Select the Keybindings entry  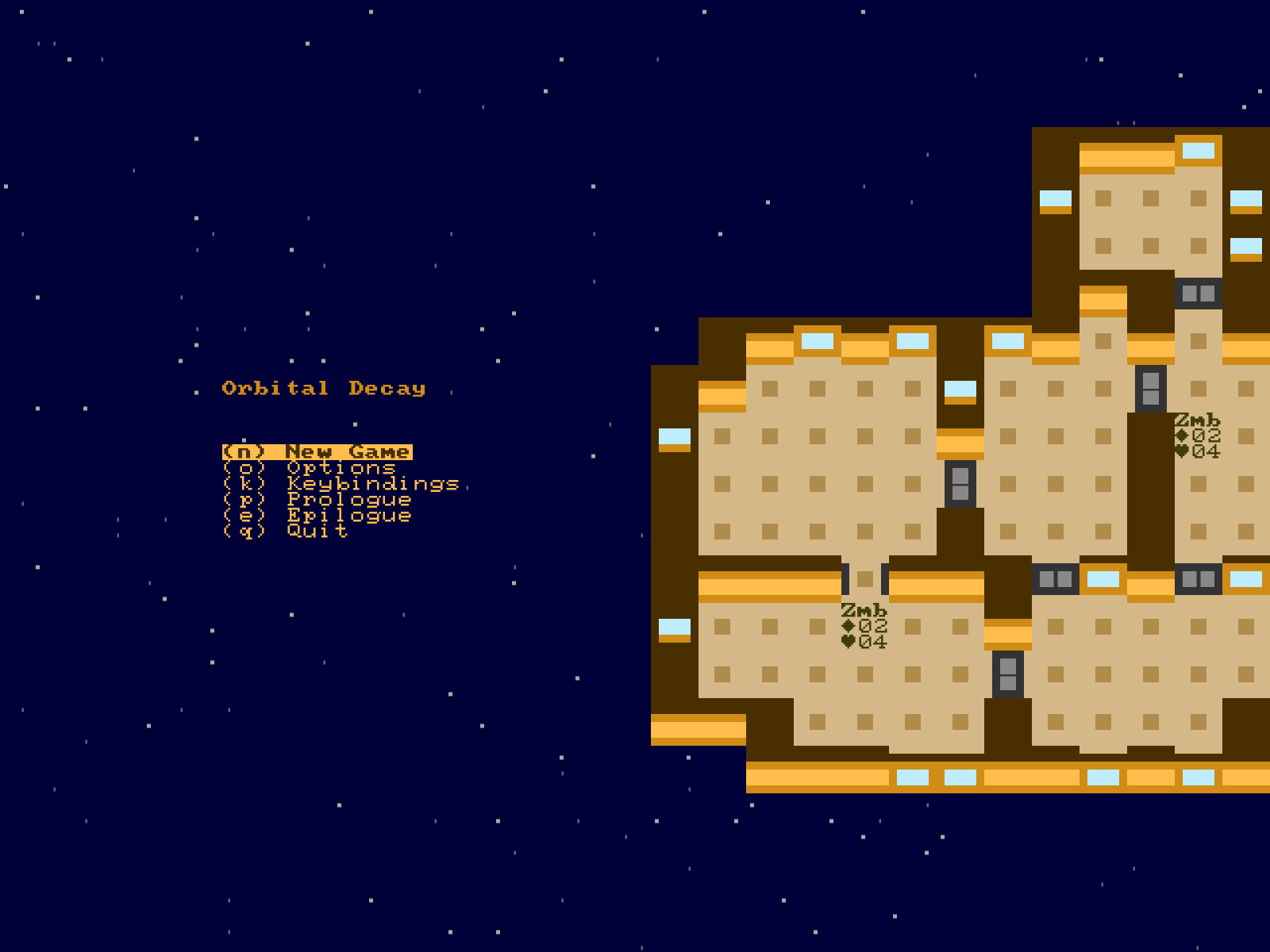(341, 484)
